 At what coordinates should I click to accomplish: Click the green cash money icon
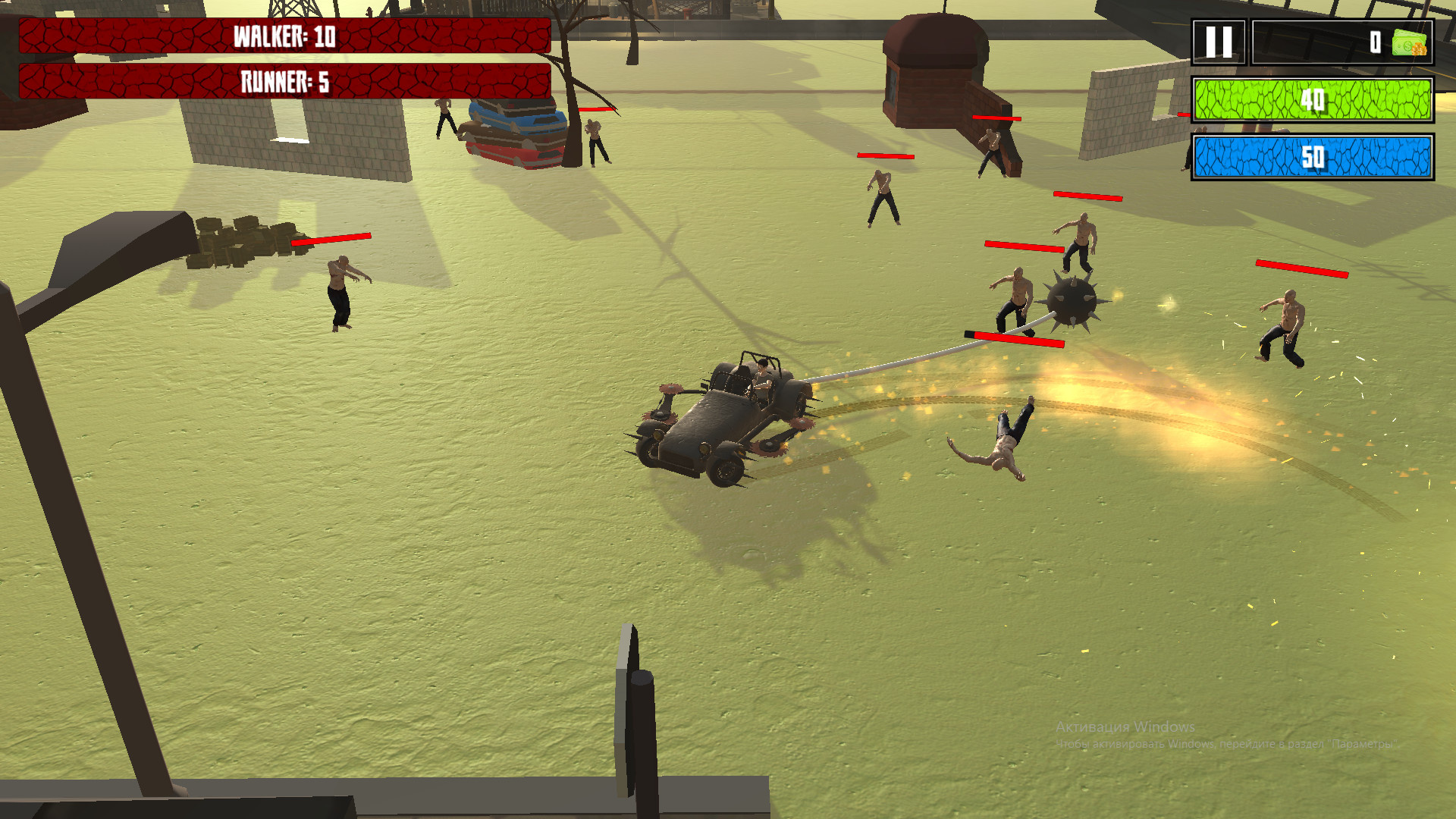1410,43
